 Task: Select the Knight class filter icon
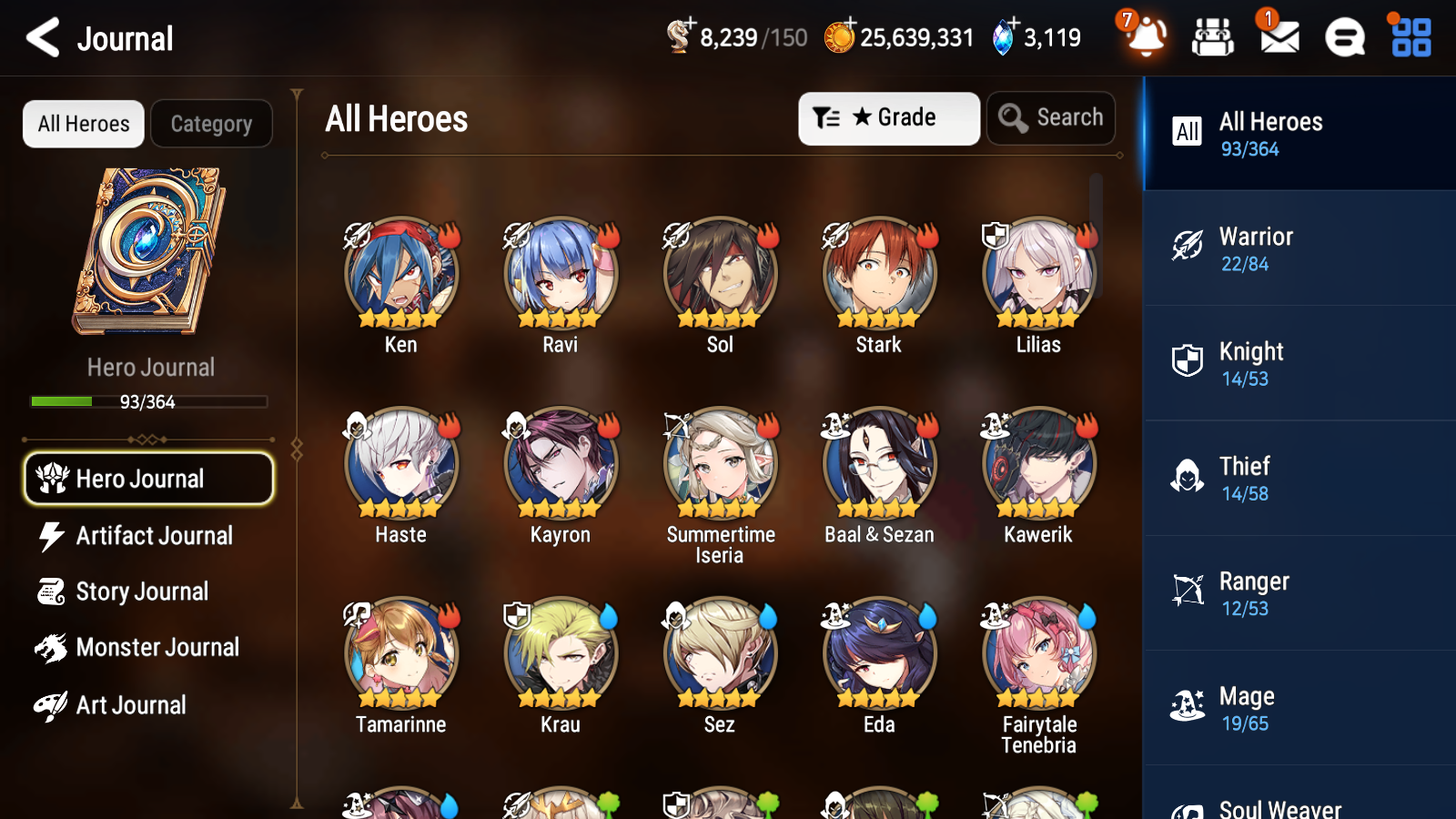point(1188,362)
